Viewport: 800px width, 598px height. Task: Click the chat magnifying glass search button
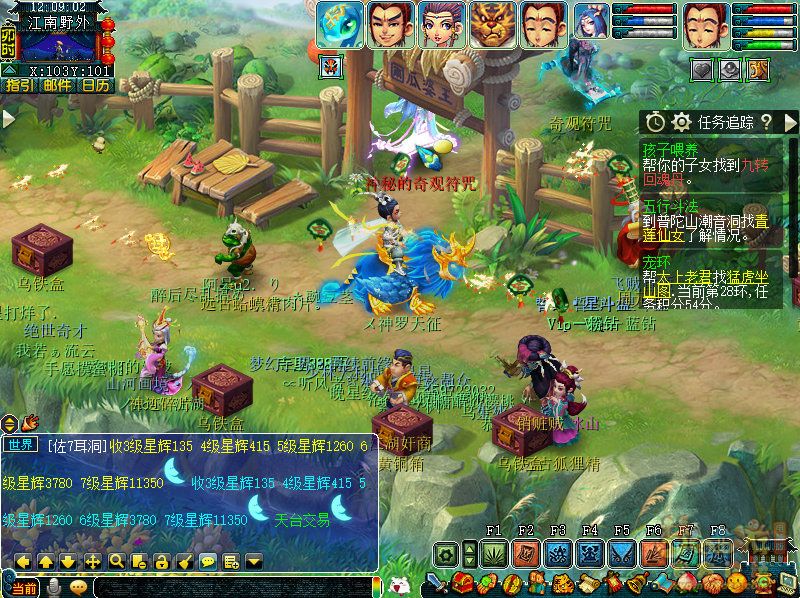[116, 561]
